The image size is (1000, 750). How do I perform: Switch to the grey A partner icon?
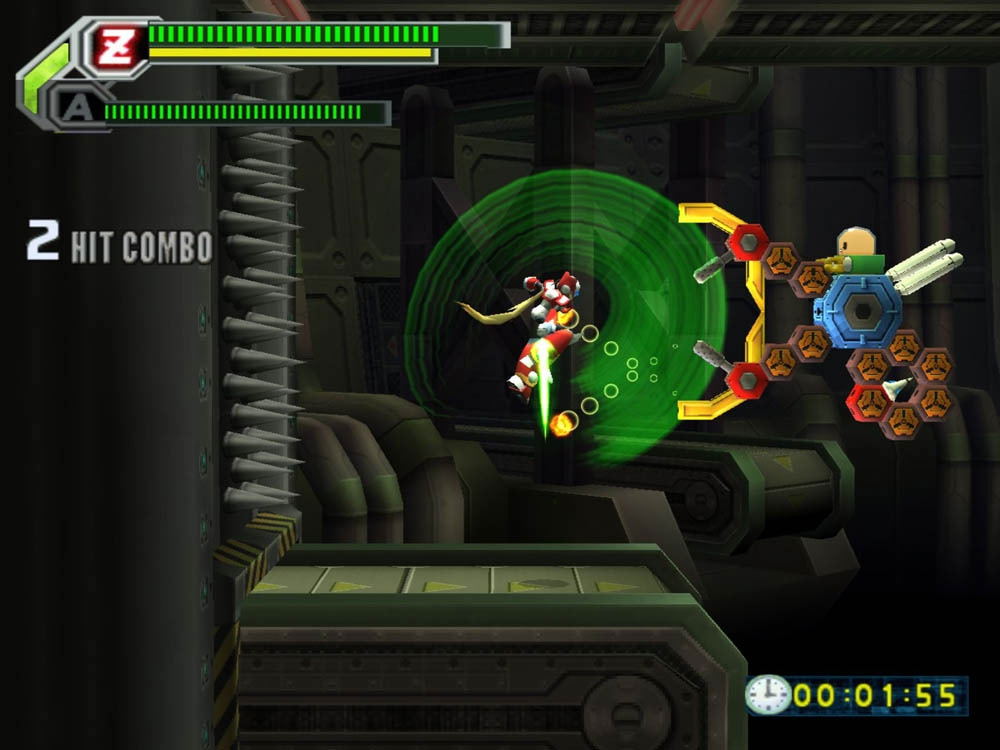coord(73,107)
